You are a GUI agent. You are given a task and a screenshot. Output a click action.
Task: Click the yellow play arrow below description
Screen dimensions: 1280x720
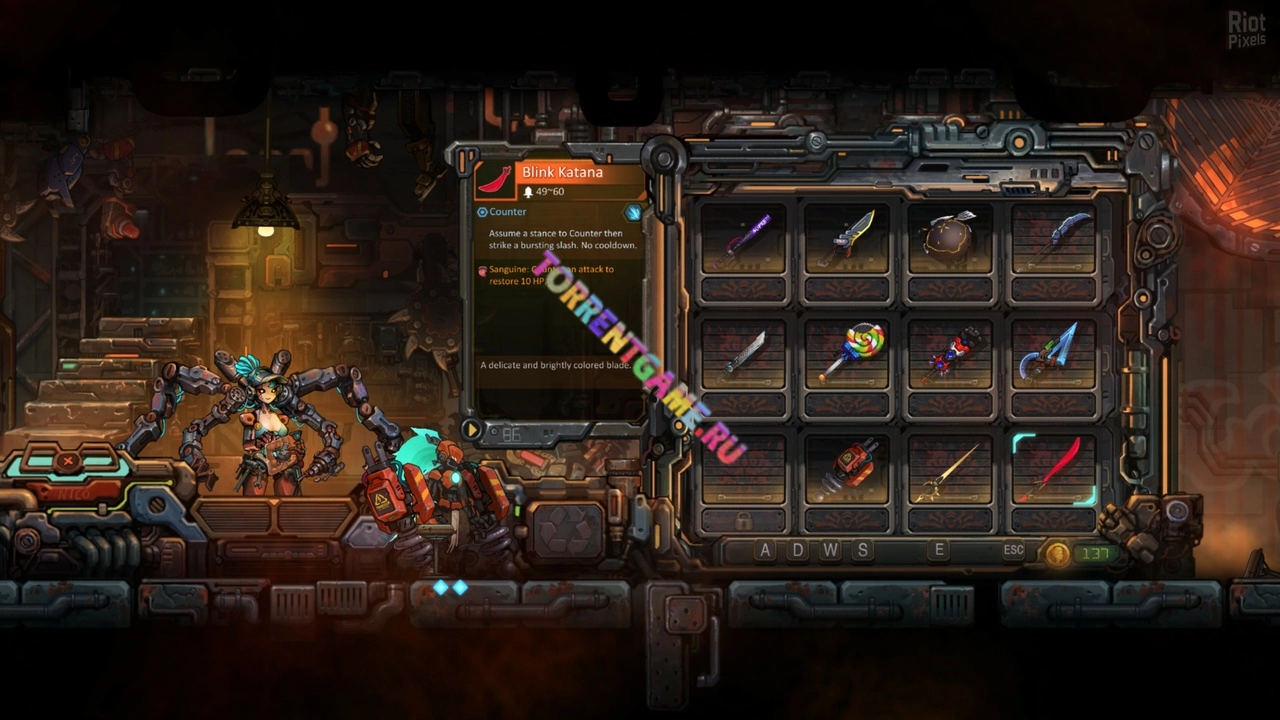coord(471,430)
